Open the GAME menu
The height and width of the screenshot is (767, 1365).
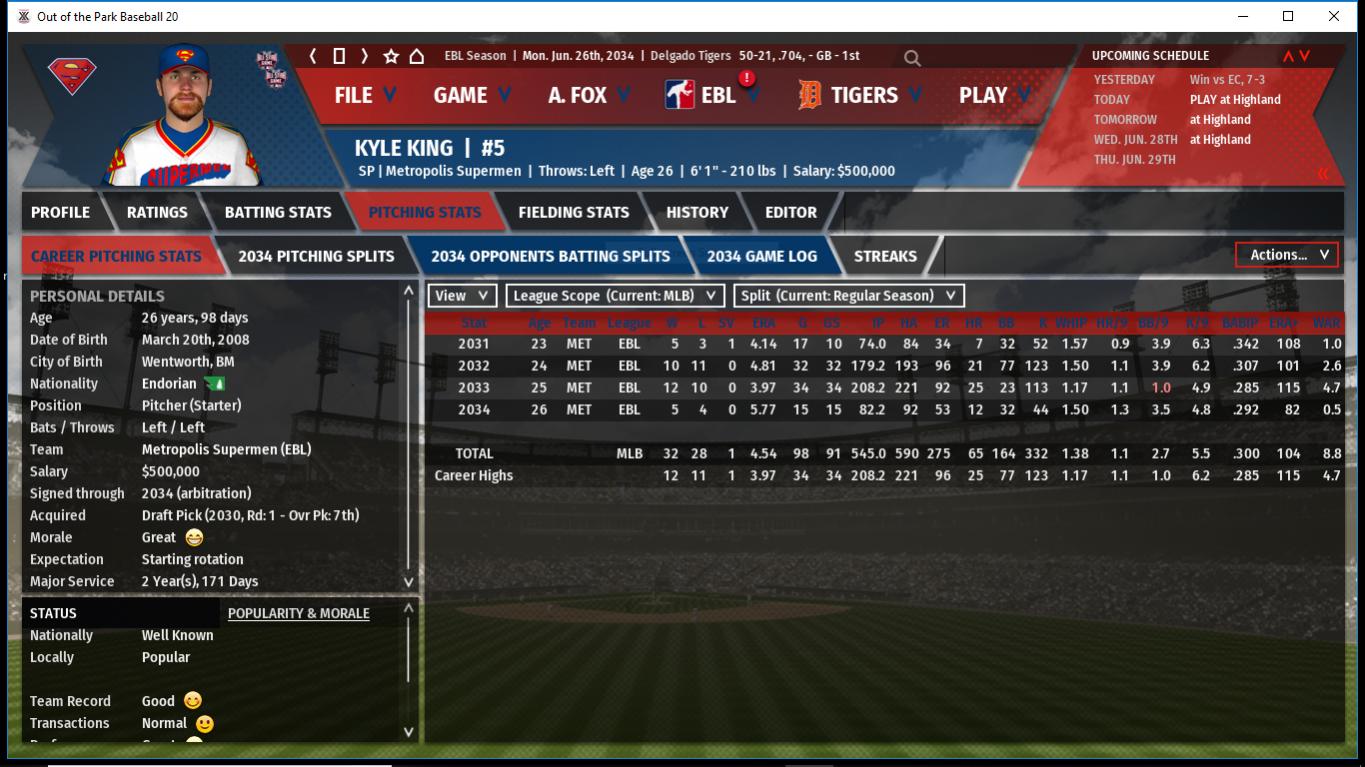click(x=471, y=95)
